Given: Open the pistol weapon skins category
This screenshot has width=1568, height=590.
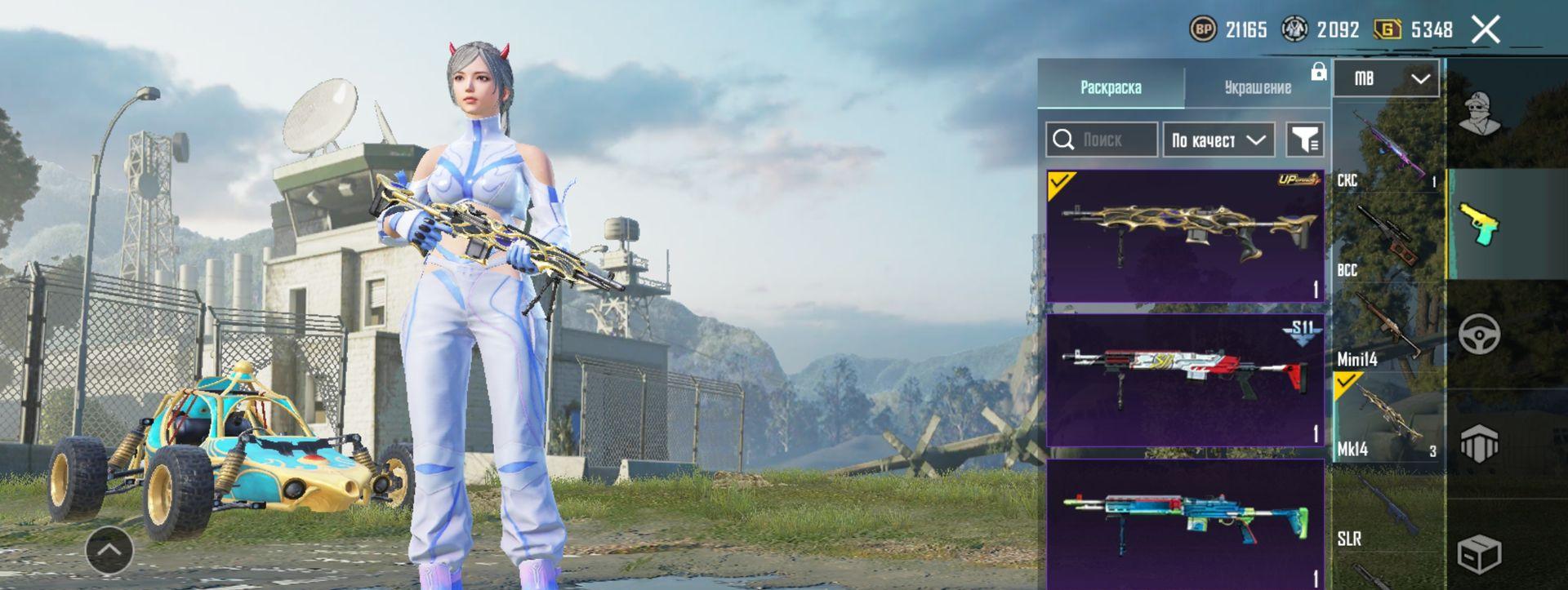Looking at the screenshot, I should tap(1480, 224).
